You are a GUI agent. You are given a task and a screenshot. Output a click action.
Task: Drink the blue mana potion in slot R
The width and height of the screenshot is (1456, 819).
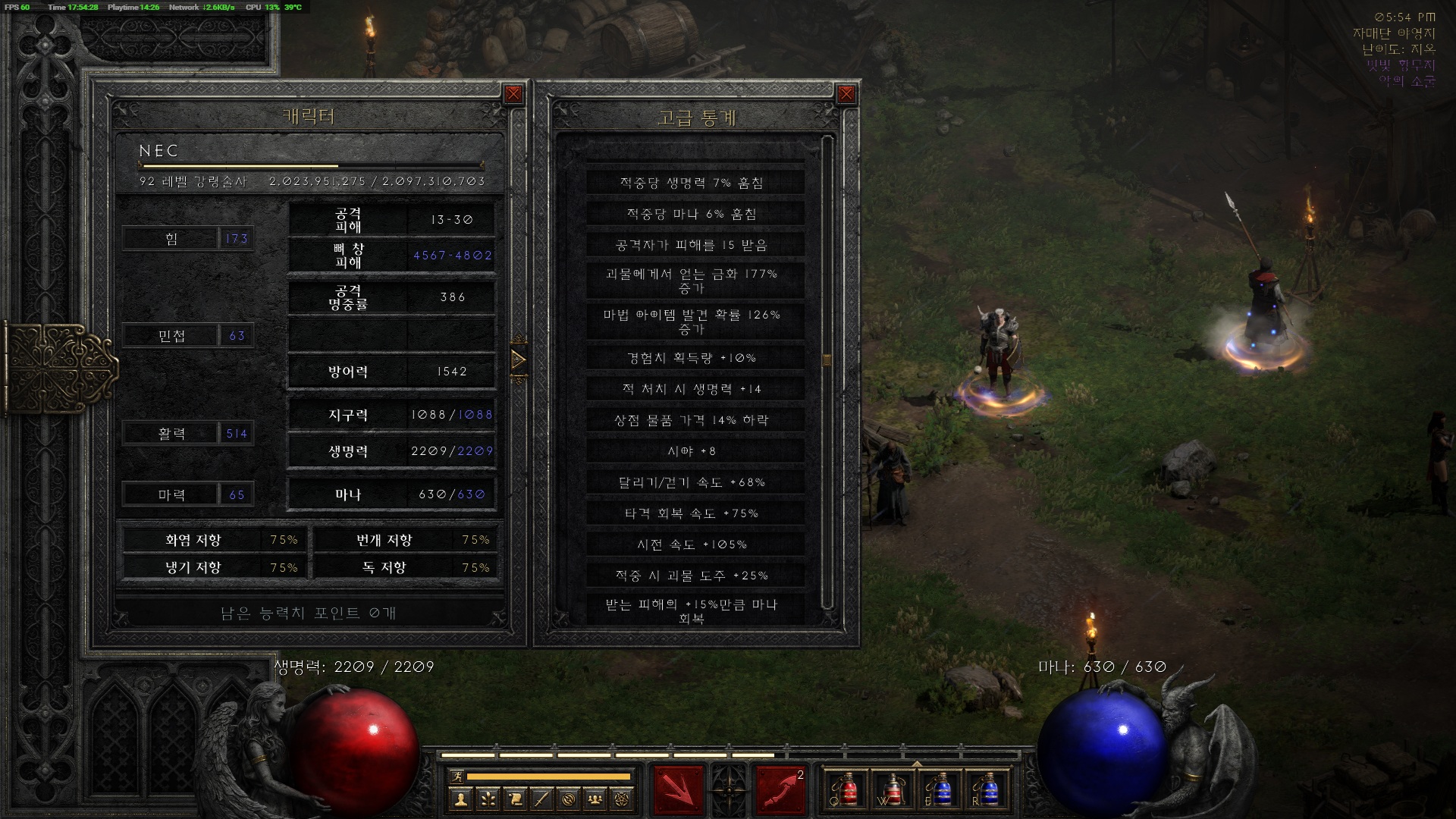point(987,790)
